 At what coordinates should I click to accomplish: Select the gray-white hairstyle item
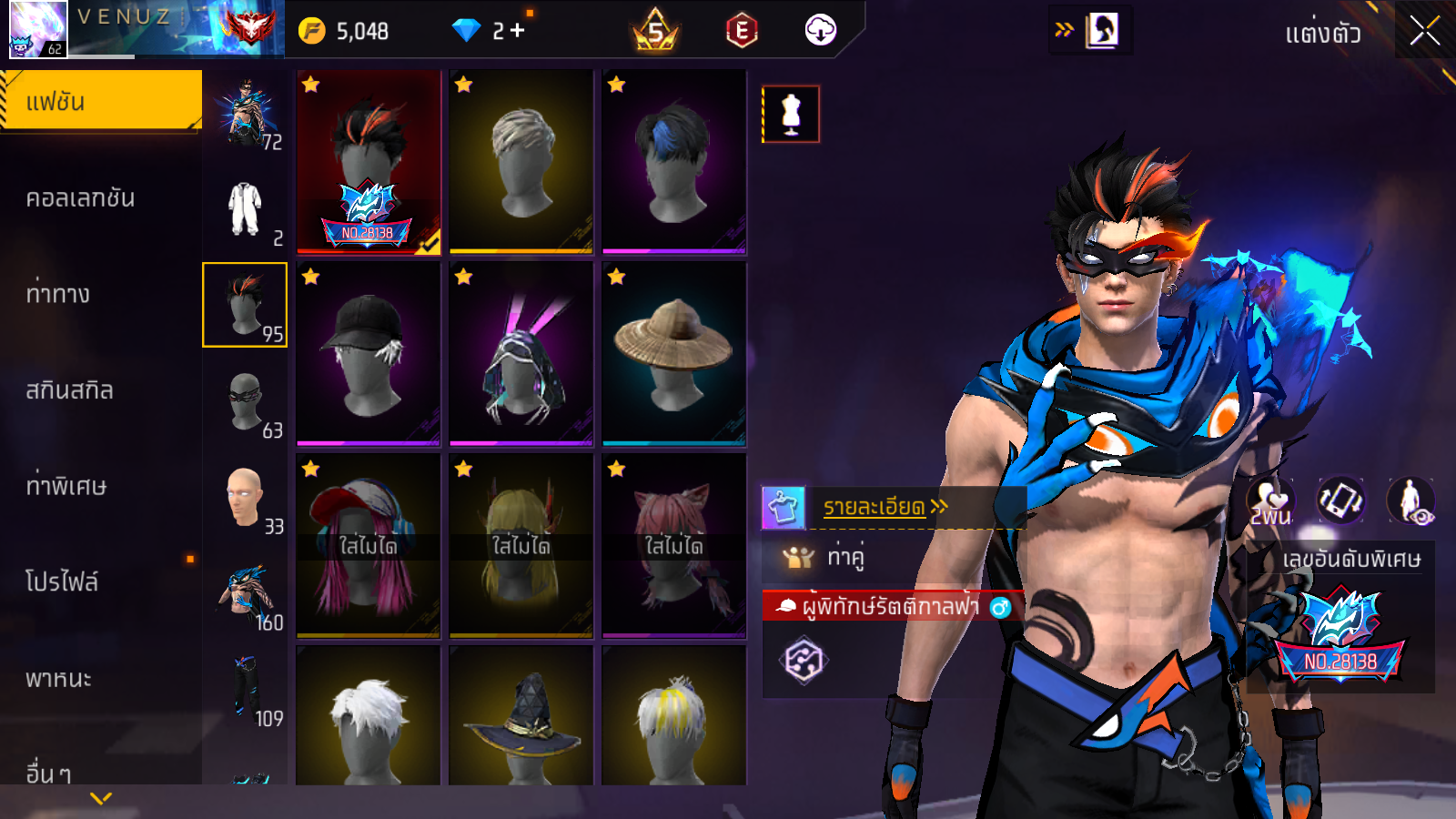[521, 161]
